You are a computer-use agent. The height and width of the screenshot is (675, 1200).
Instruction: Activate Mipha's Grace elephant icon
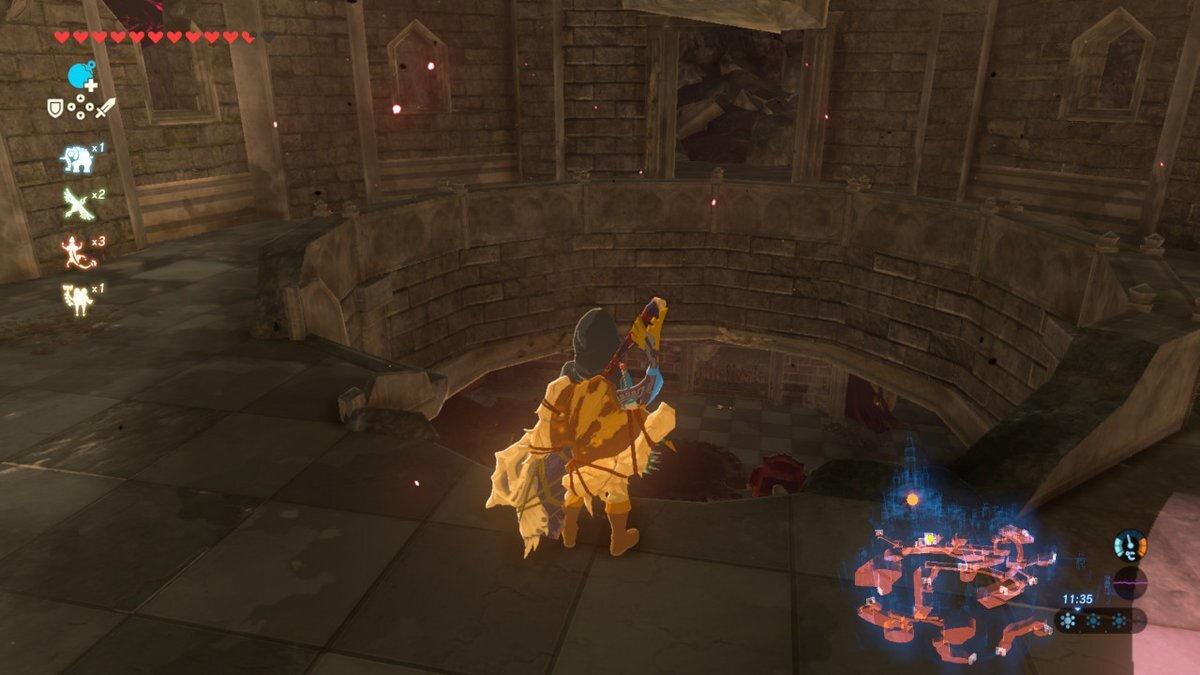(x=76, y=159)
